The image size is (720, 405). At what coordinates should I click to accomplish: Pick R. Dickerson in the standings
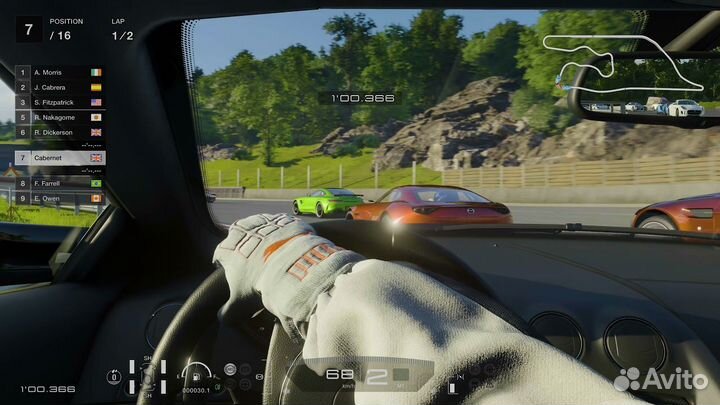(60, 131)
